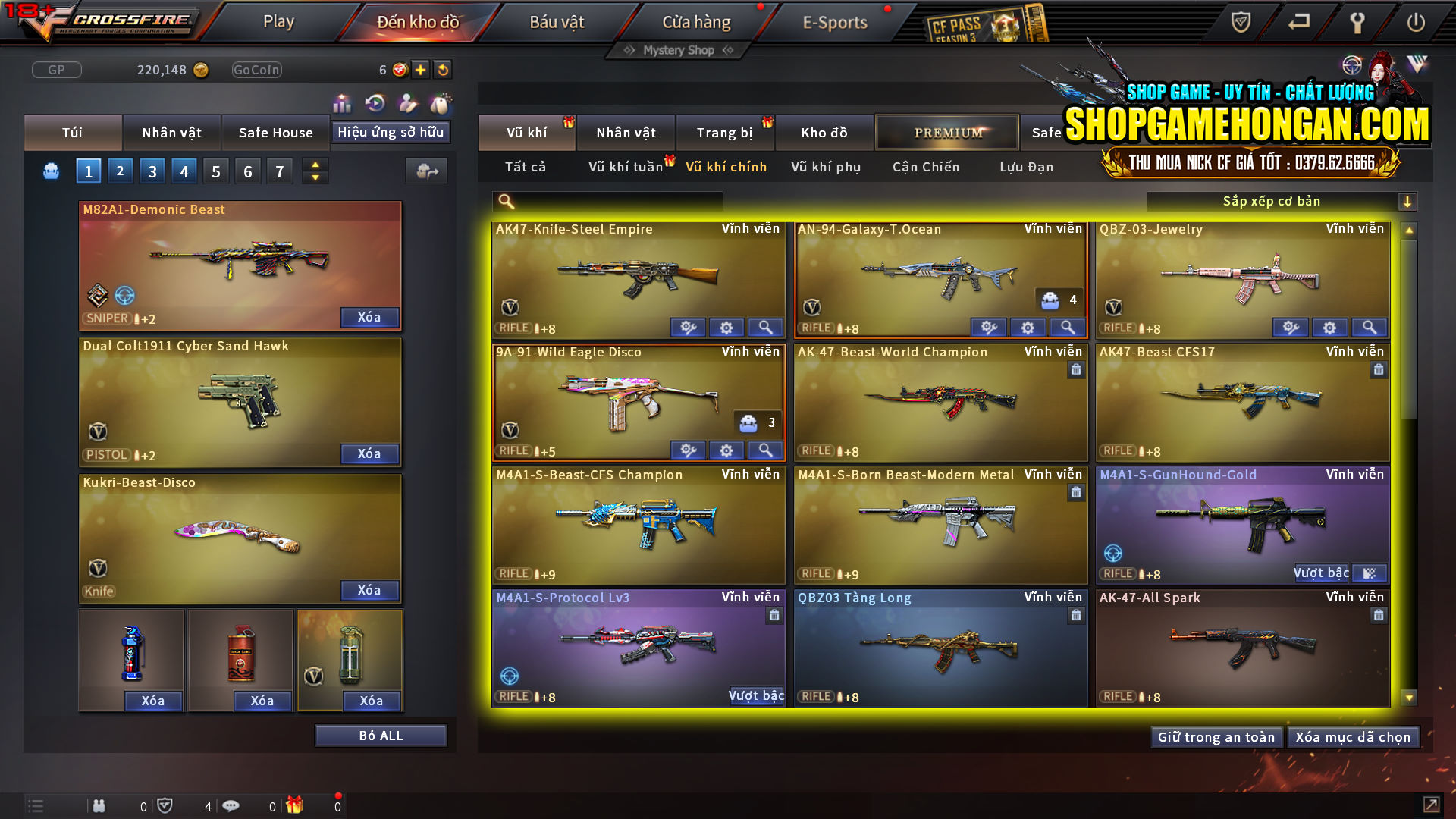The image size is (1456, 819).
Task: Click the red arrow beside the sort bar
Action: [x=1408, y=201]
